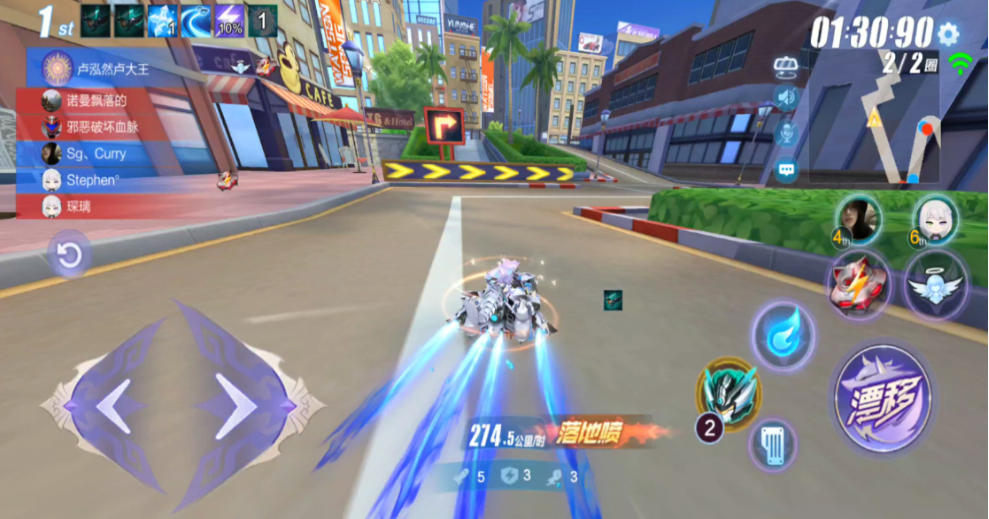Trigger the red lightning car item

[x=856, y=283]
